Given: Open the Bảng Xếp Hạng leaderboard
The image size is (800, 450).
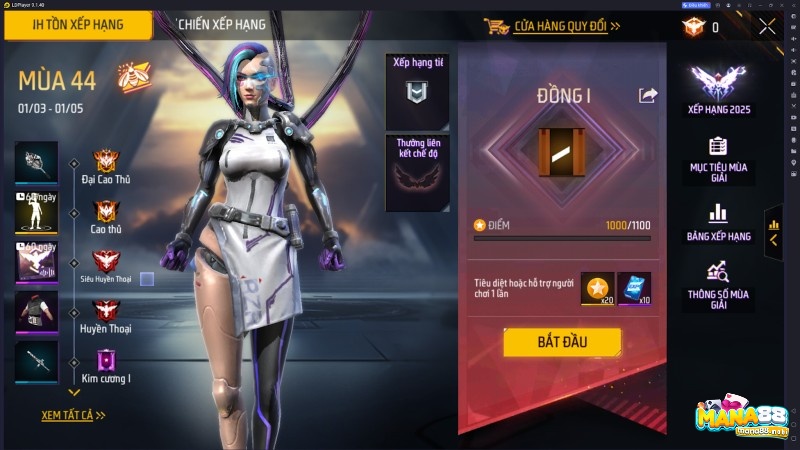Looking at the screenshot, I should point(718,222).
